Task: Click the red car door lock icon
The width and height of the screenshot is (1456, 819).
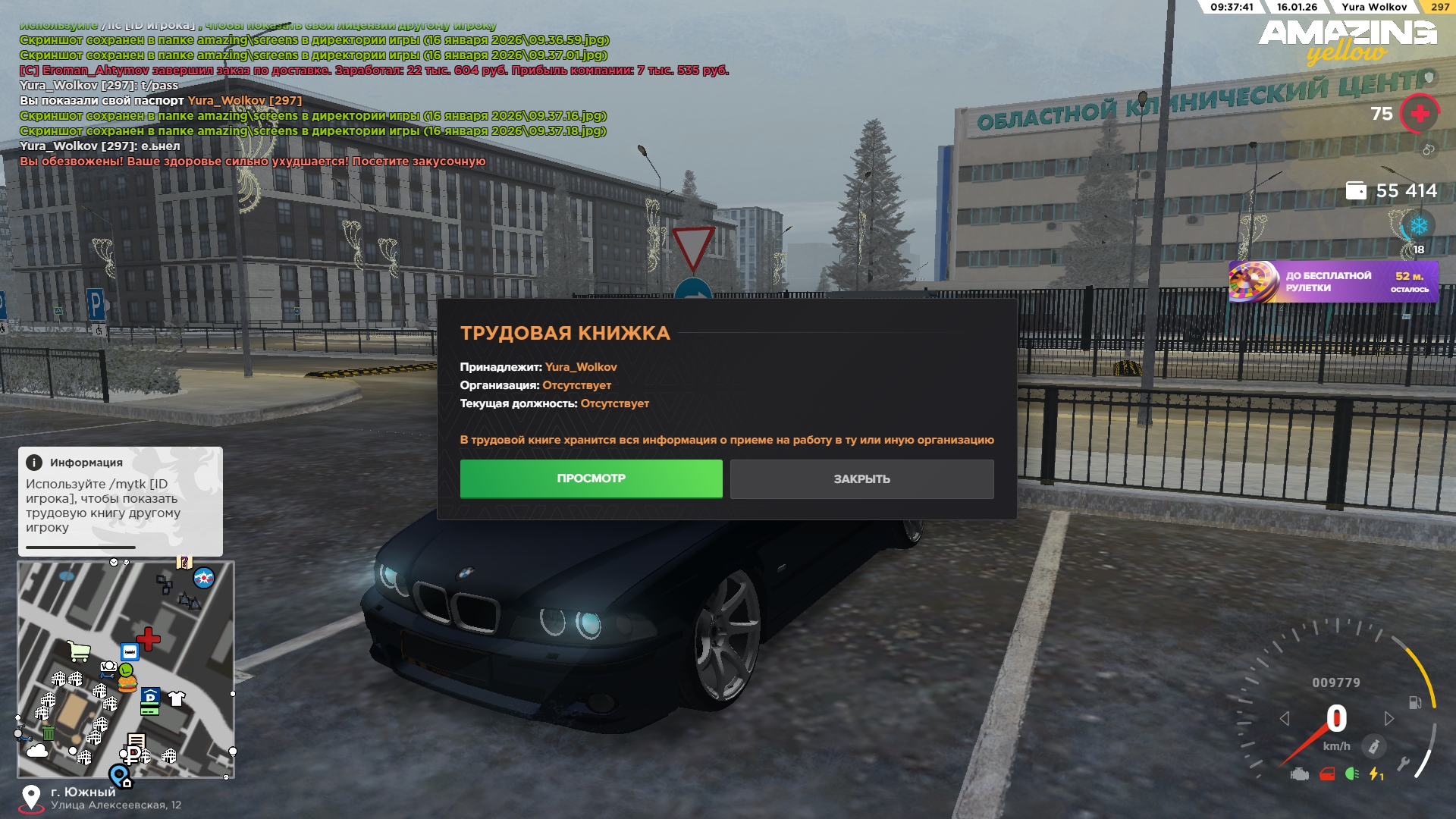Action: pos(1326,774)
